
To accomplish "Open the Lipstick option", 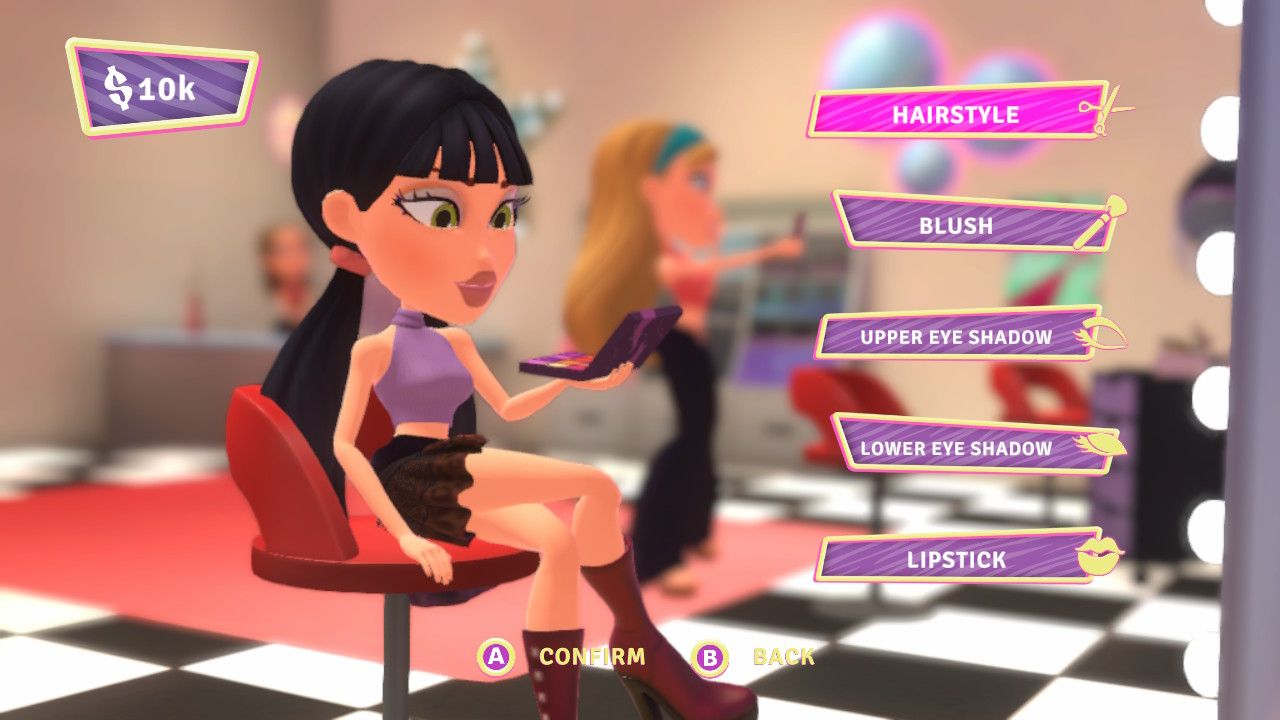I will coord(956,559).
